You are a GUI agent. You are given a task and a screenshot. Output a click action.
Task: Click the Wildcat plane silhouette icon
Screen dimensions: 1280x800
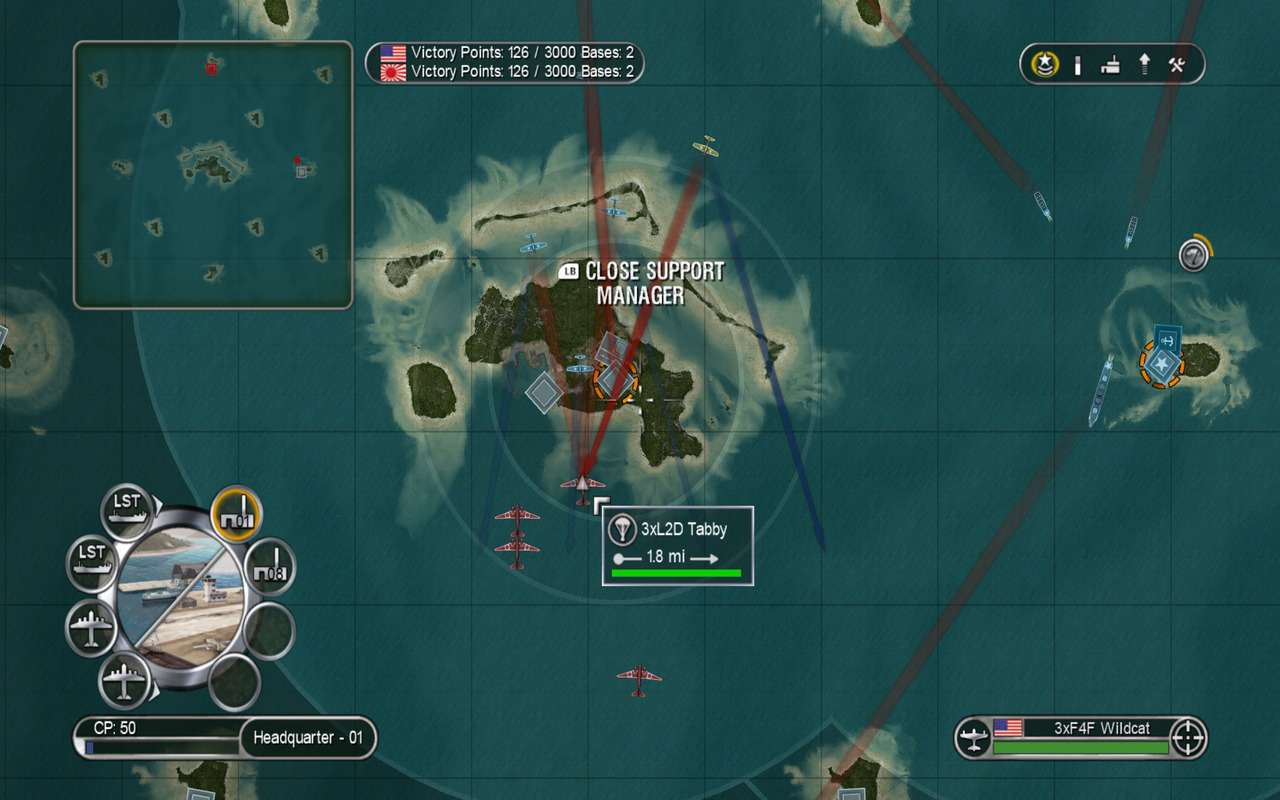[x=973, y=739]
